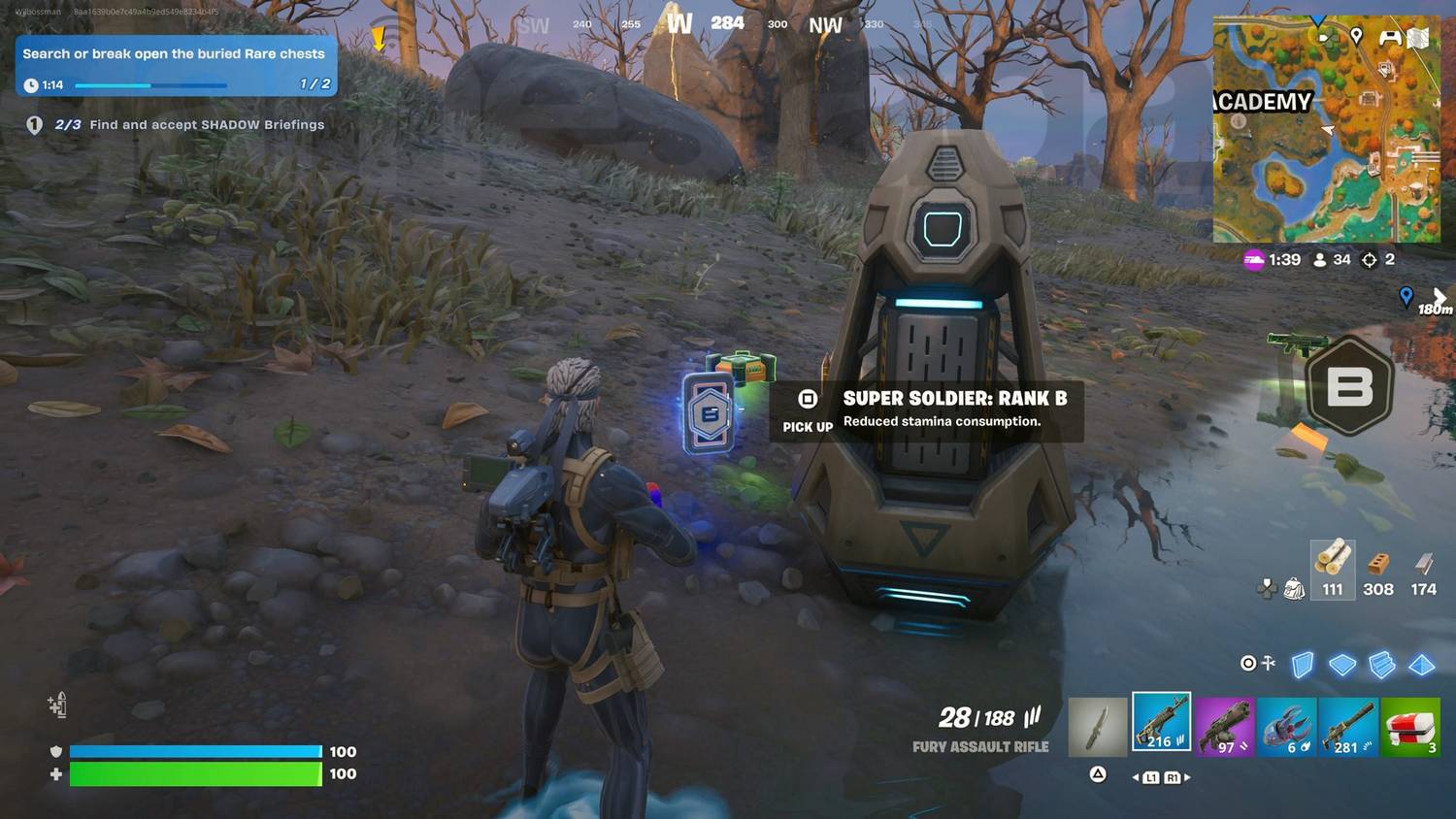
Task: Select the Med Kit slot
Action: pyautogui.click(x=1410, y=726)
